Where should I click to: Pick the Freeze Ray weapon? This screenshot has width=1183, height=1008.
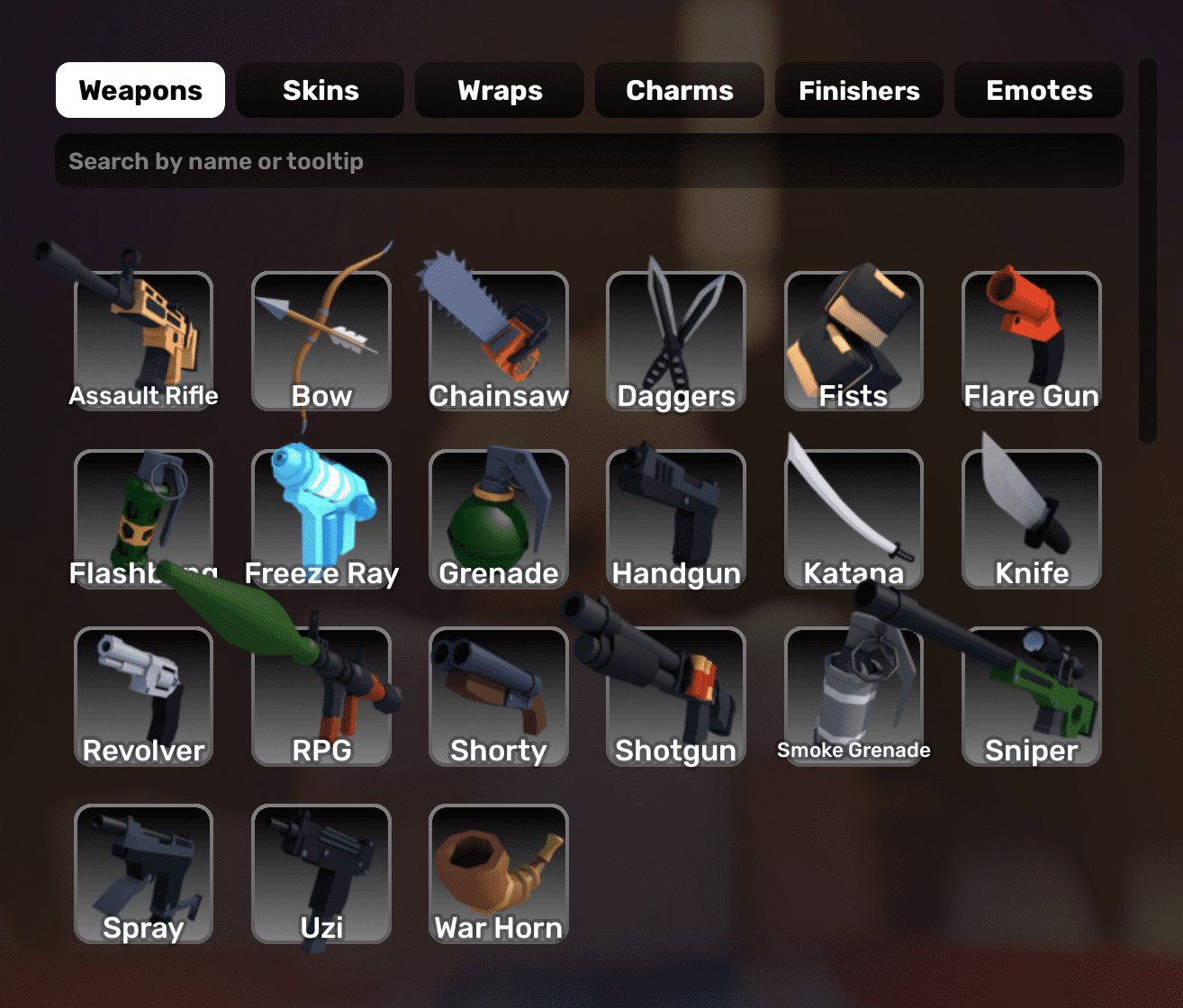321,517
